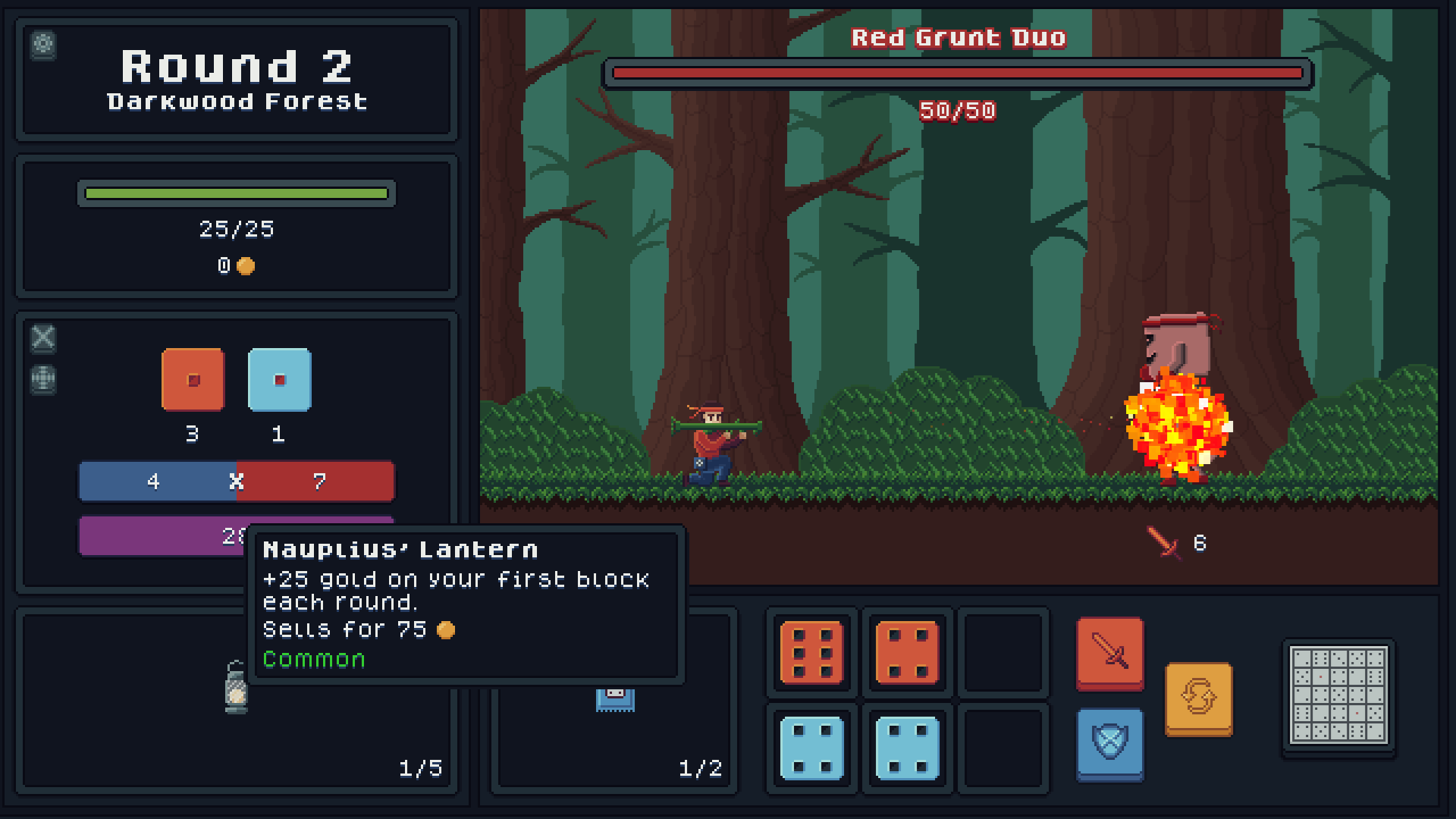Image resolution: width=1456 pixels, height=819 pixels.
Task: Select the blue shield block action
Action: click(1109, 744)
